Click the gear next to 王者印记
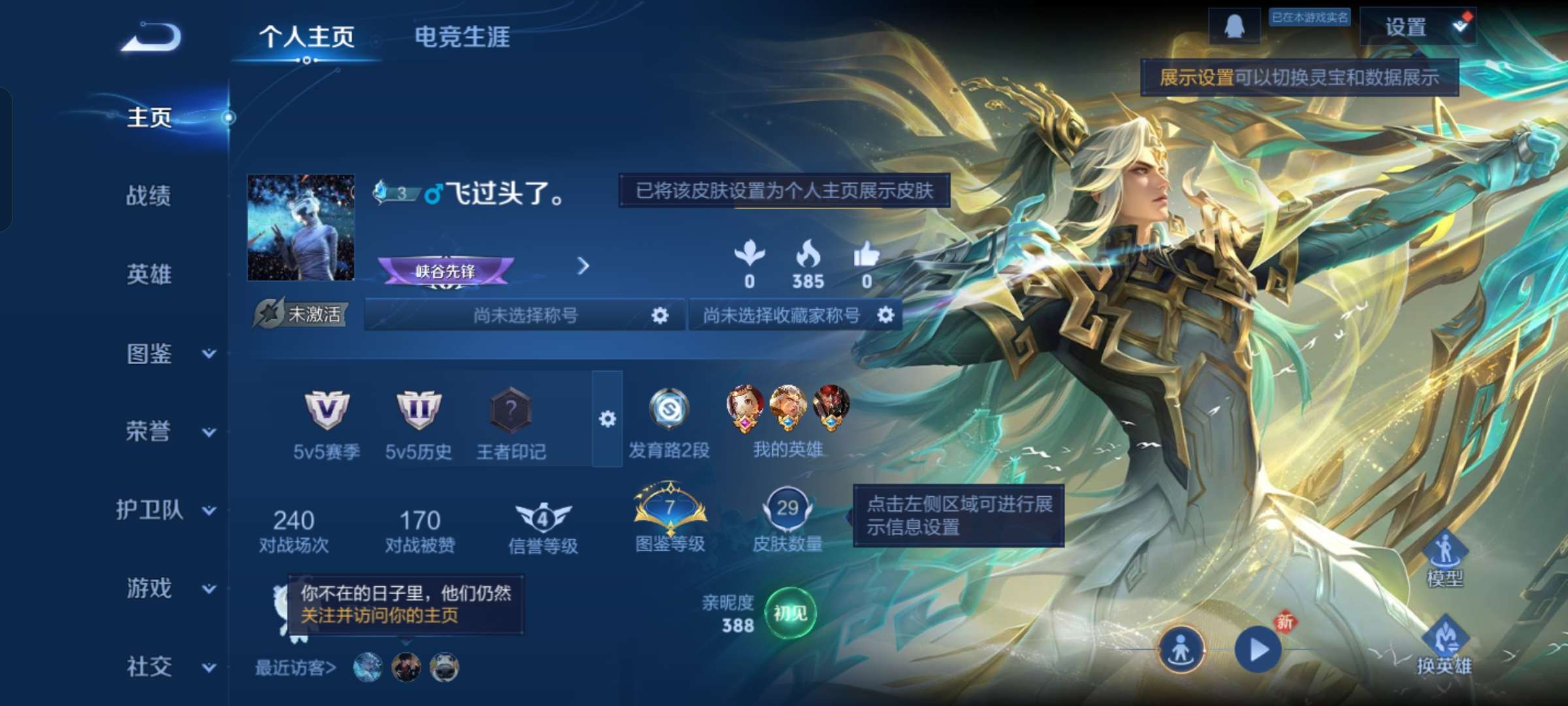This screenshot has width=1568, height=706. point(608,418)
